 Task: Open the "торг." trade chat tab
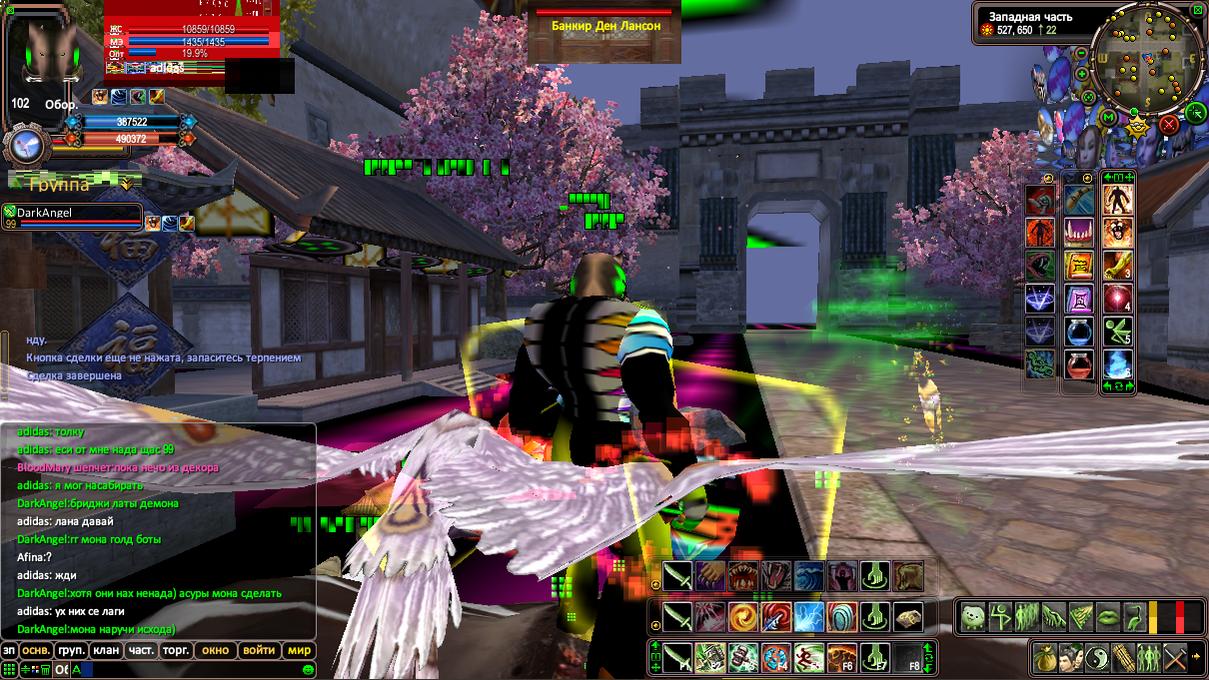click(177, 650)
